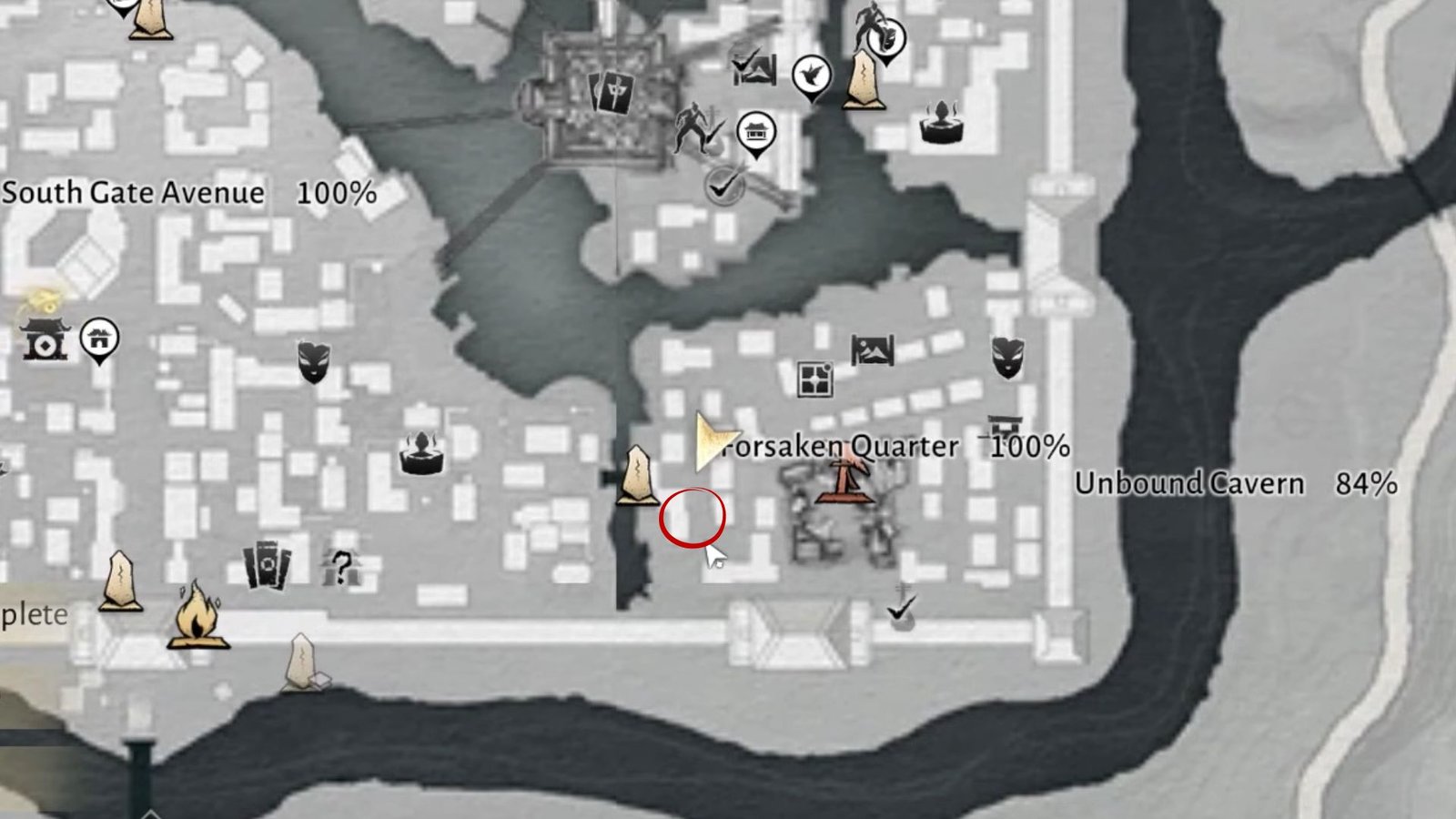
Task: Click the checked landscape painting marker
Action: [x=754, y=66]
